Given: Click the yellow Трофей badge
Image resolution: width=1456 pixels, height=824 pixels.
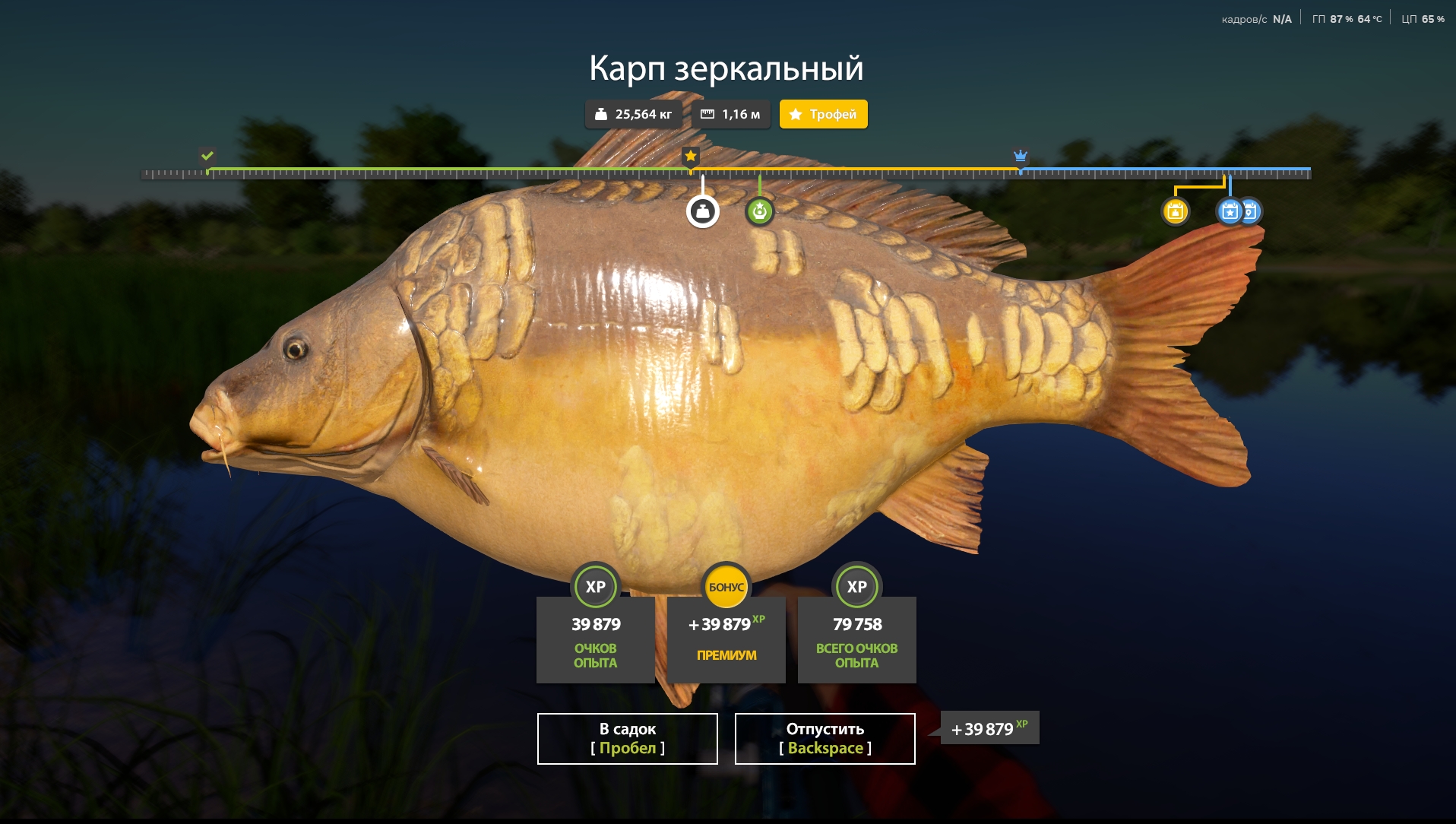Looking at the screenshot, I should (x=823, y=114).
